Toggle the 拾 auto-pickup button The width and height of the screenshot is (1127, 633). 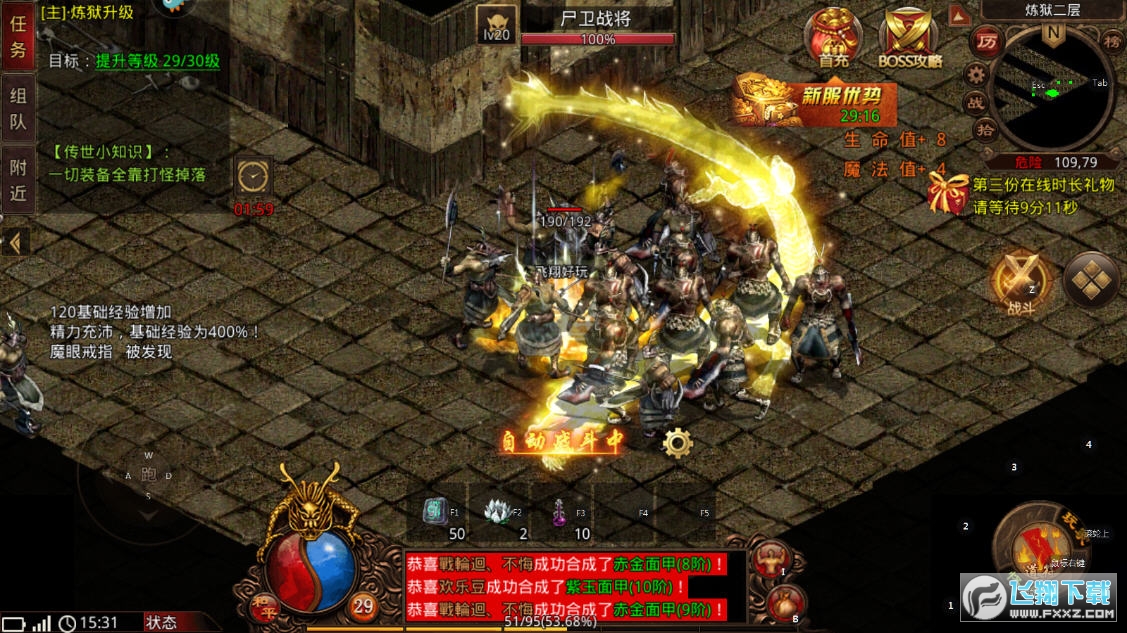pos(984,129)
